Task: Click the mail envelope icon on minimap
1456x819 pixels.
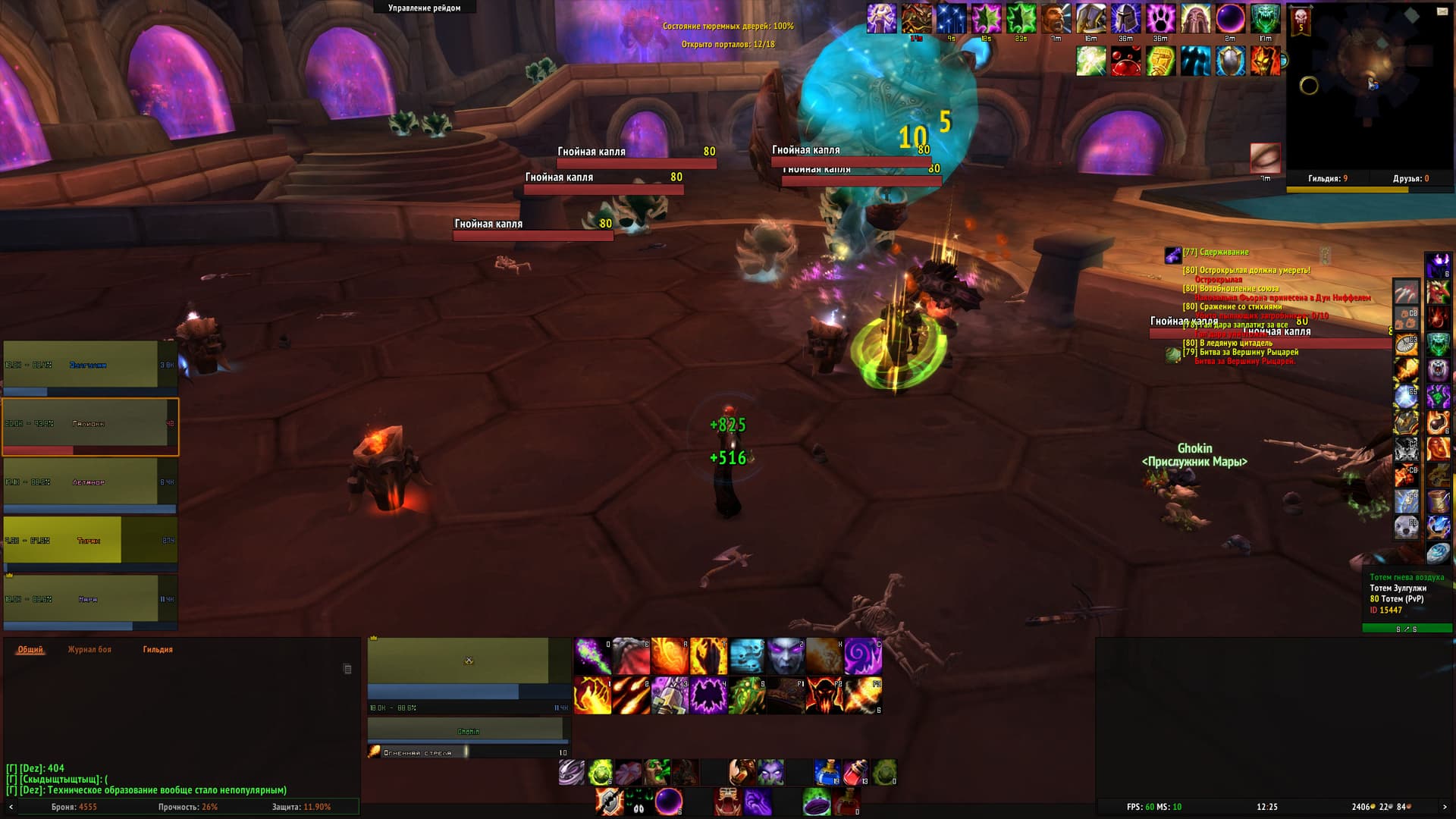Action: coord(1442,11)
